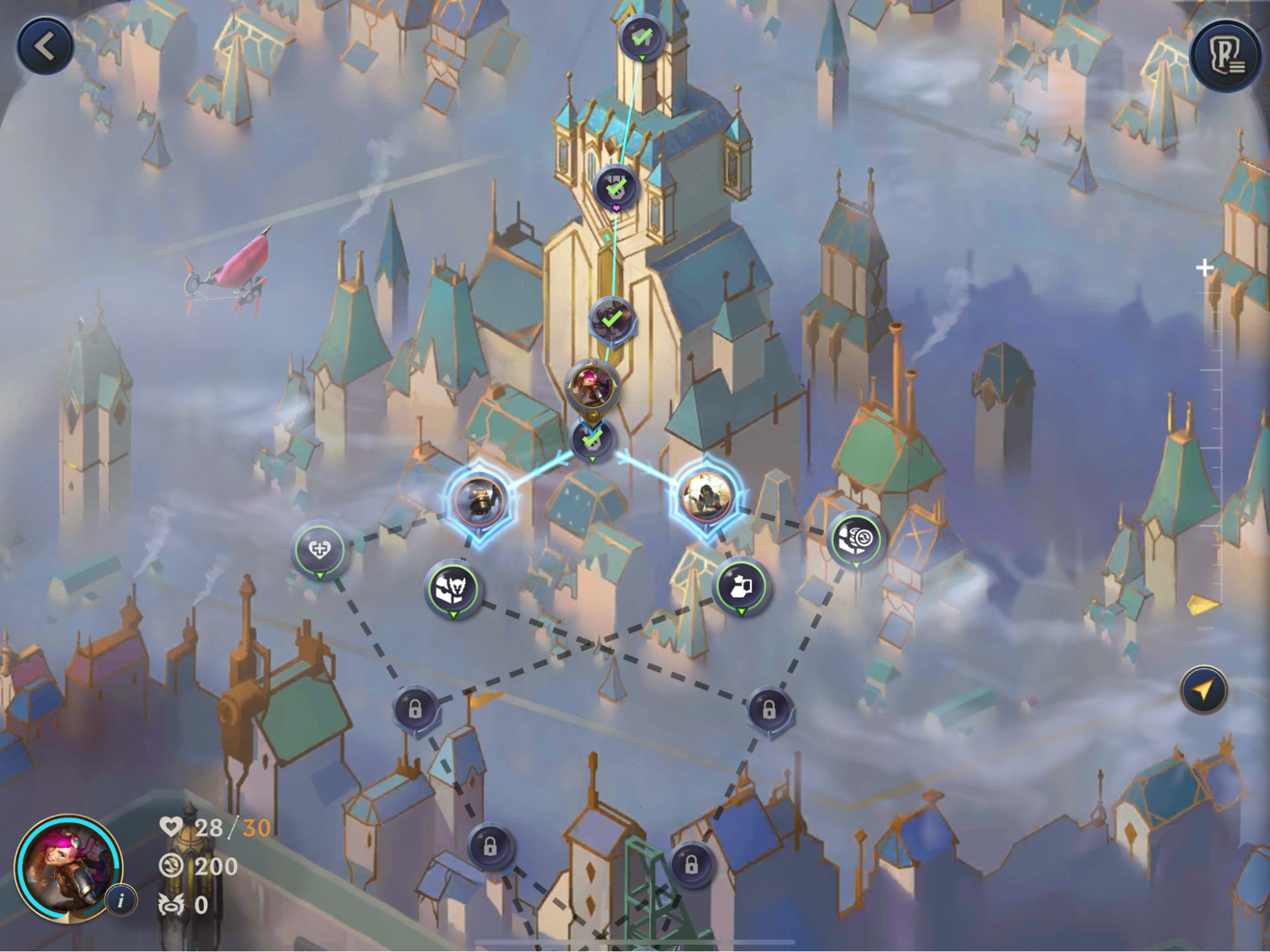
Task: Recenter map with the gold arrow button
Action: [1203, 690]
